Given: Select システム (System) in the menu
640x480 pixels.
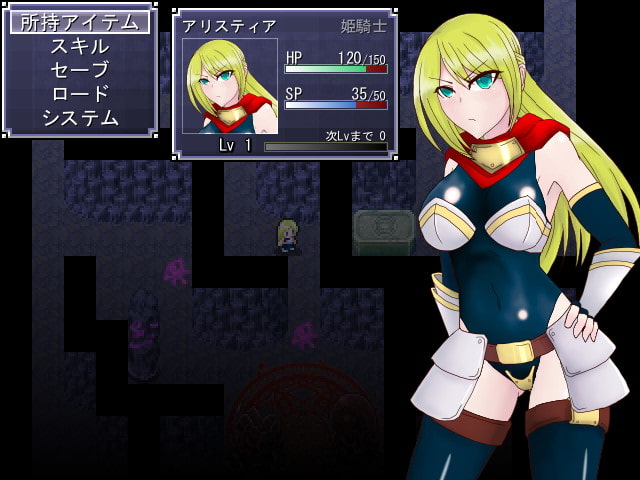Looking at the screenshot, I should coord(80,118).
